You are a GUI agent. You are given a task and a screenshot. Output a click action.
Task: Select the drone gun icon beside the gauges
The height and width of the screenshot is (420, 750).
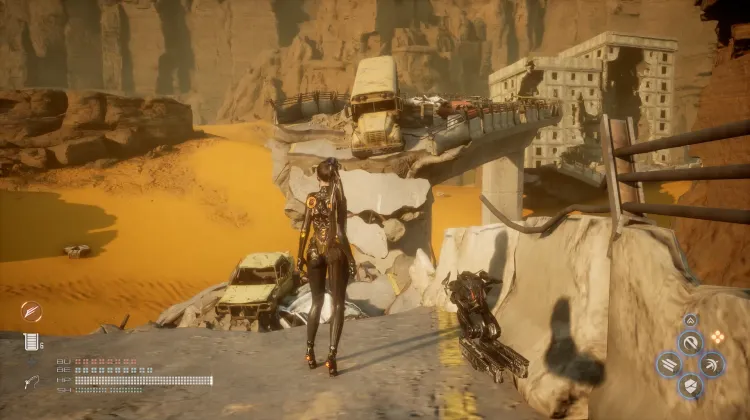tap(33, 381)
